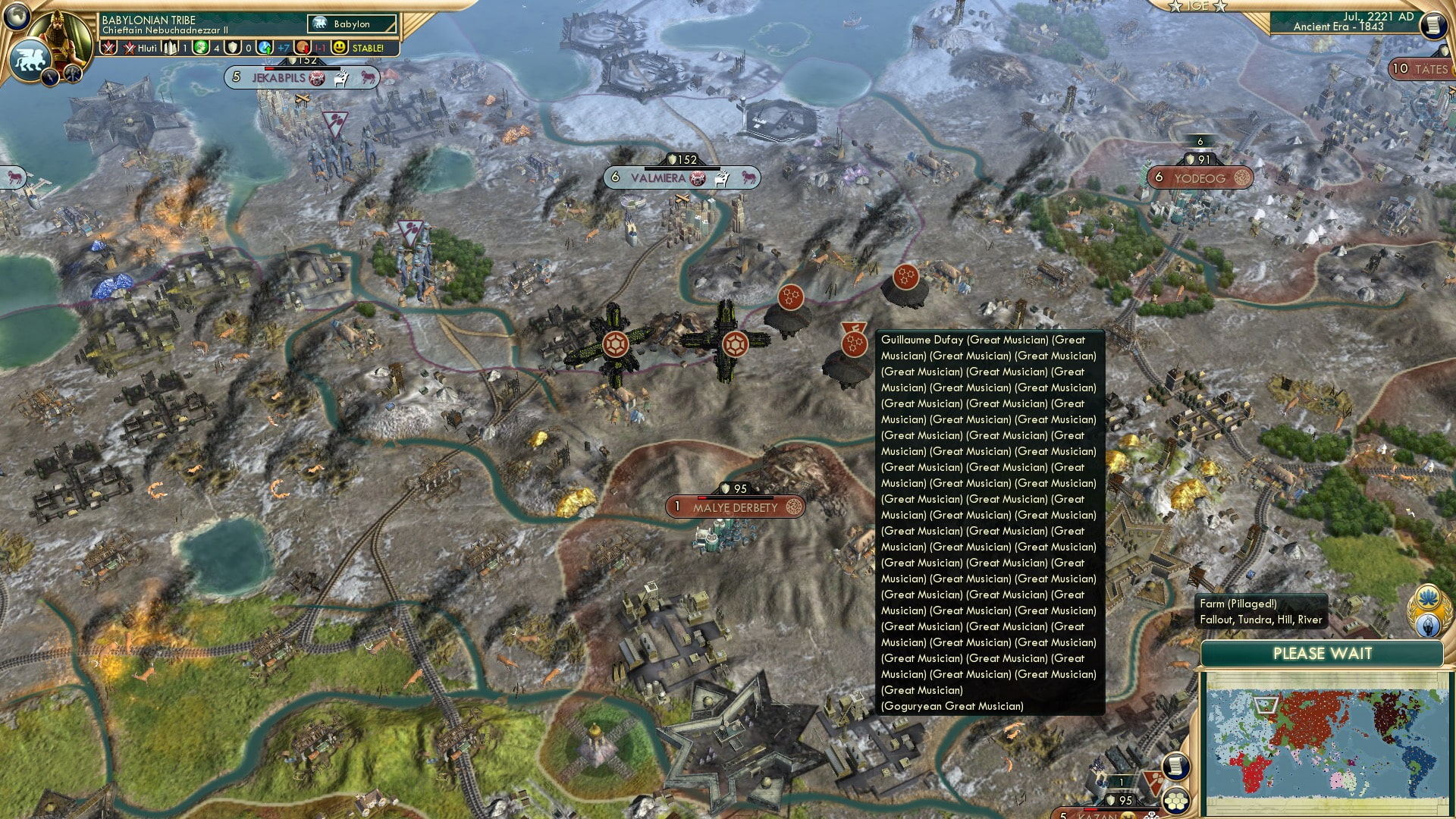Click the winged lion civilization emblem

pos(31,58)
